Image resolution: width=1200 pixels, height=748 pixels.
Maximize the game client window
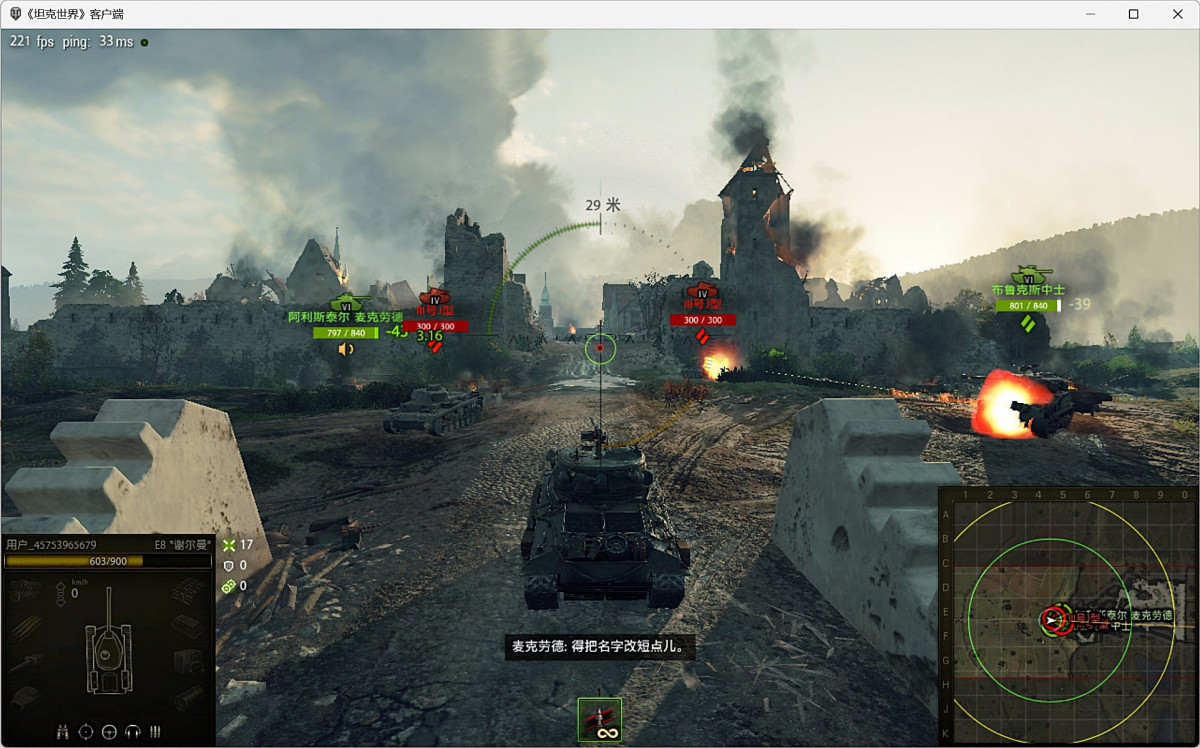tap(1133, 14)
